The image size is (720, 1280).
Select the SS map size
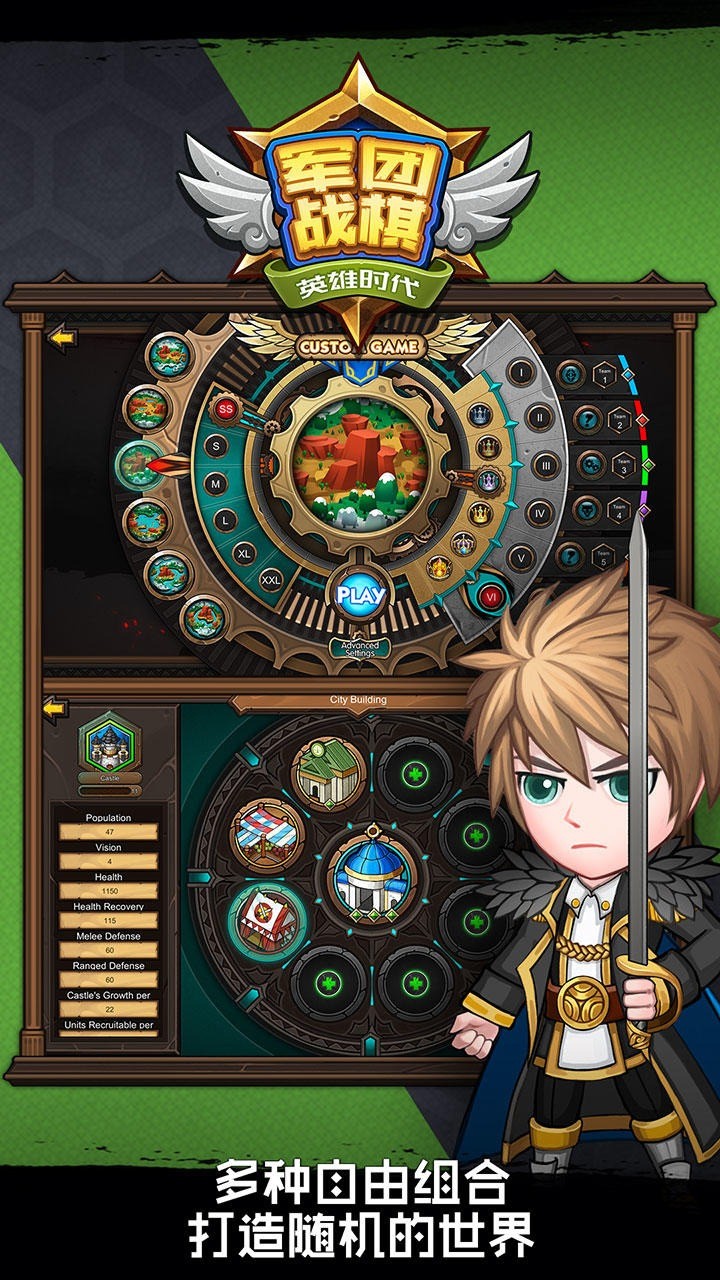226,408
